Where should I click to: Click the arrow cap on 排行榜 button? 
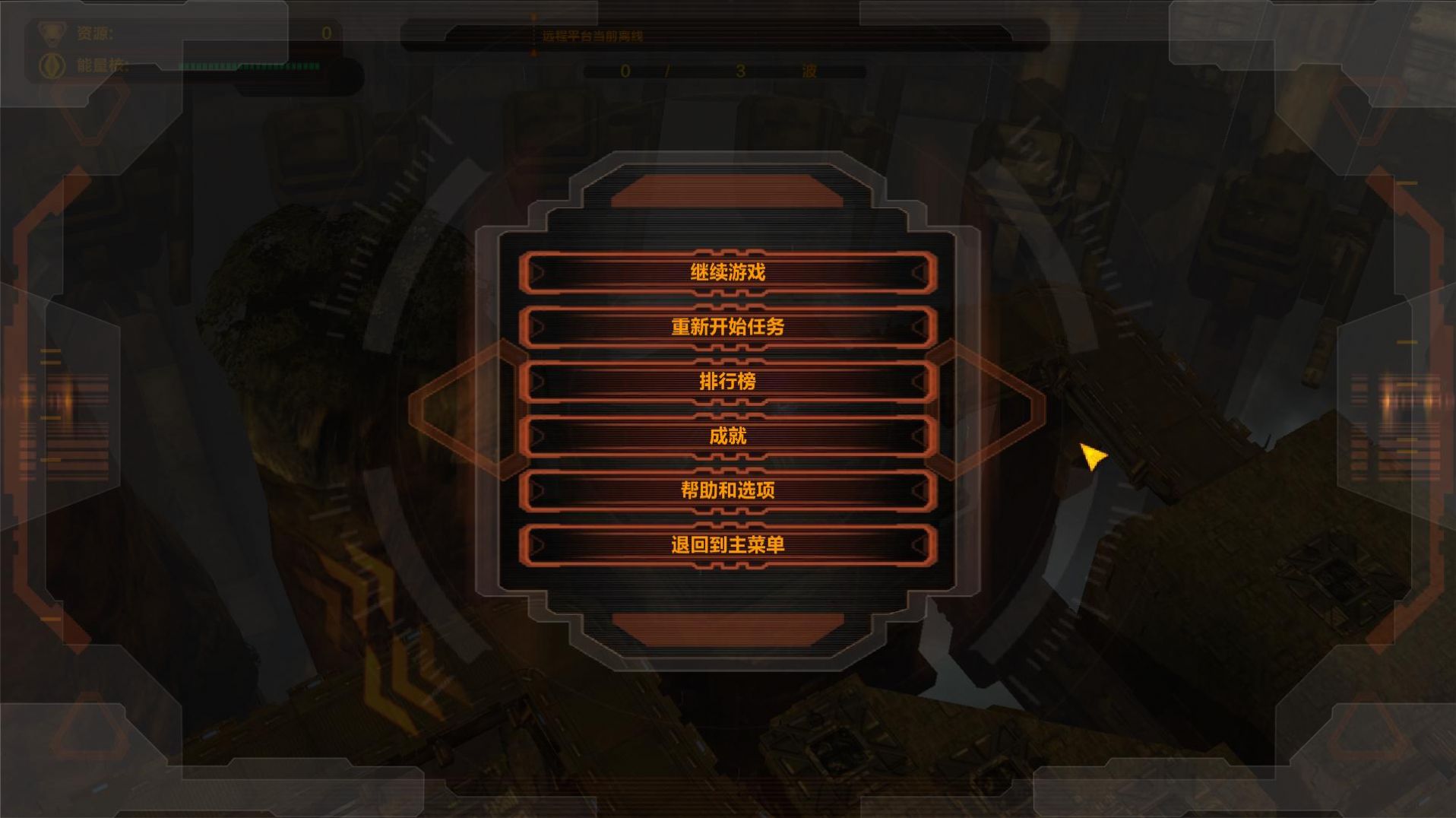[x=540, y=380]
